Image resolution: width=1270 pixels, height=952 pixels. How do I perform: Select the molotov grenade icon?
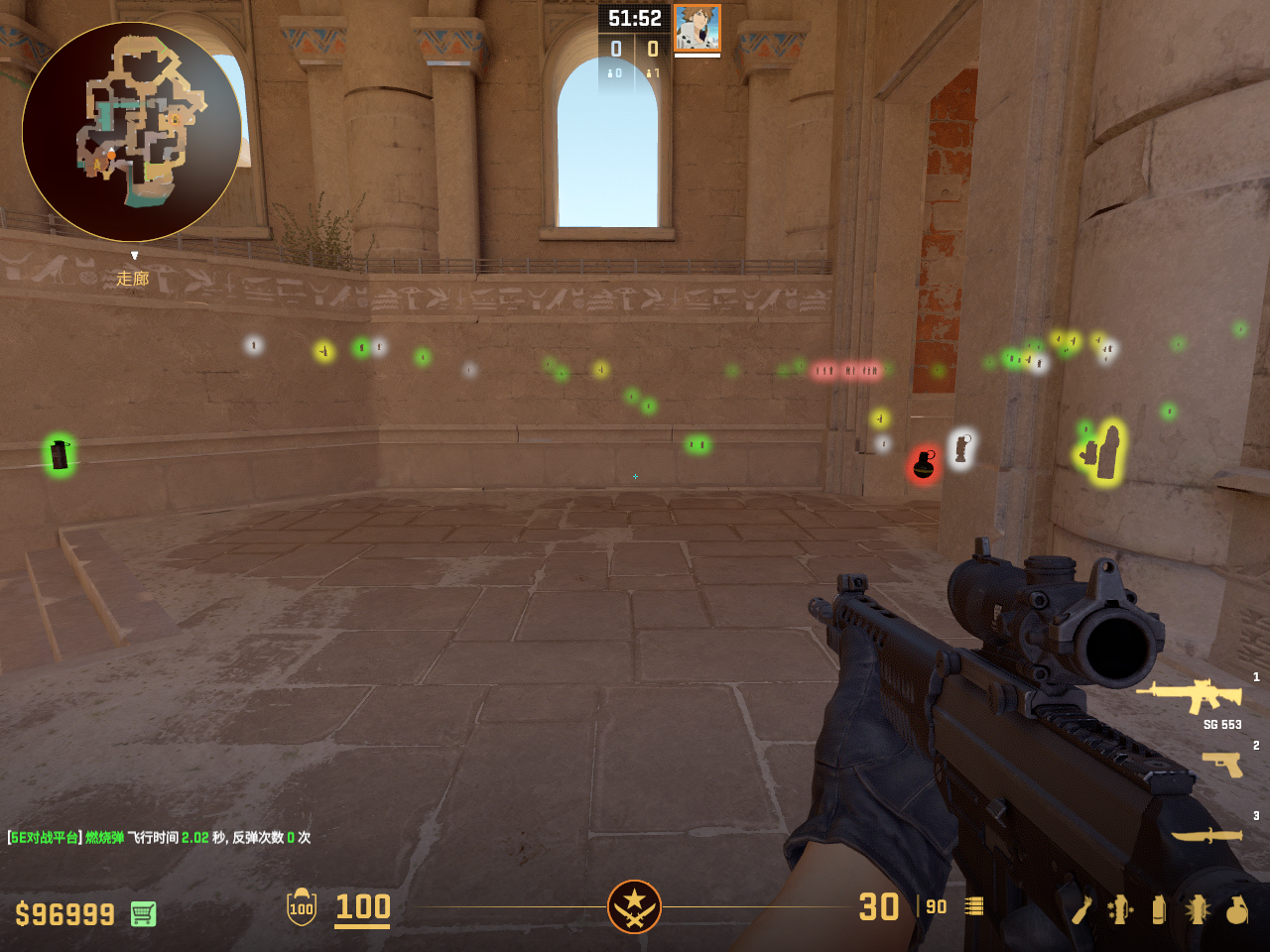(x=1080, y=909)
